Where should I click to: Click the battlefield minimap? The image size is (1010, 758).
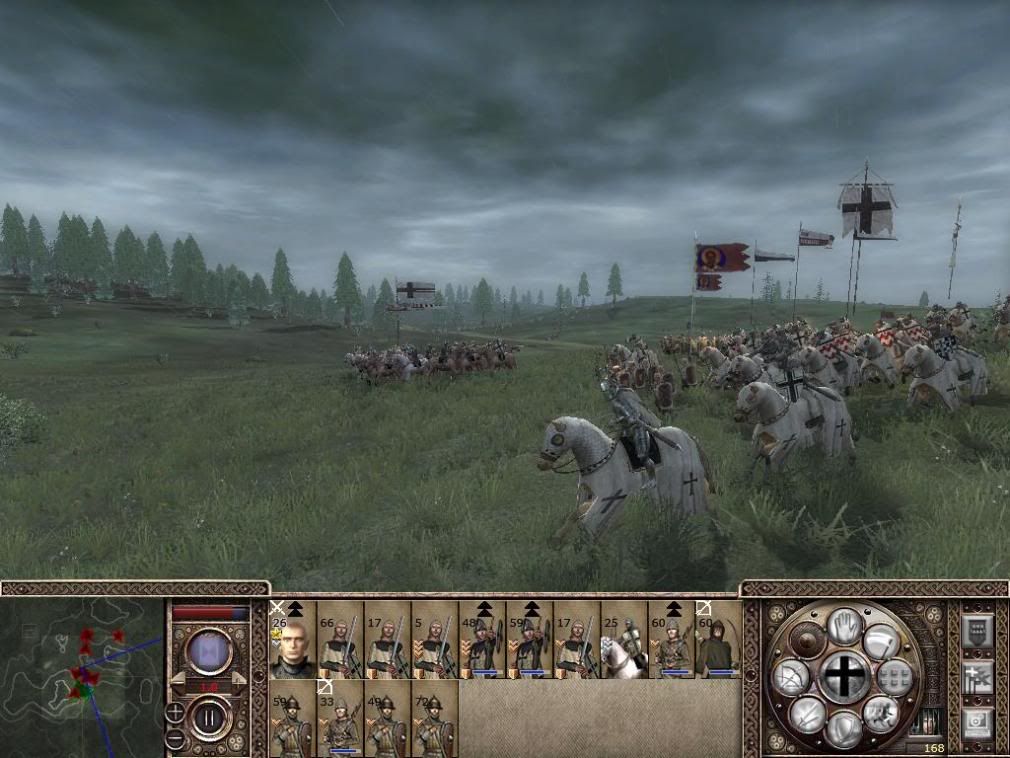(82, 677)
